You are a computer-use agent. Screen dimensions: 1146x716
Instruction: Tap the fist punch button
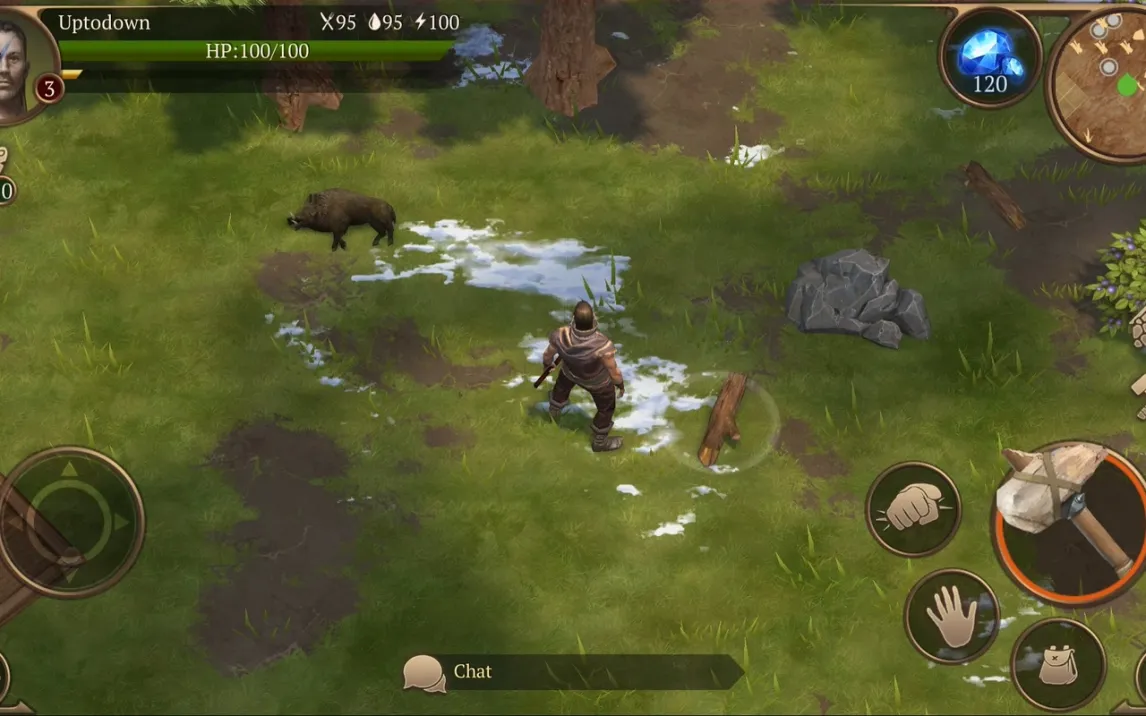tap(913, 509)
